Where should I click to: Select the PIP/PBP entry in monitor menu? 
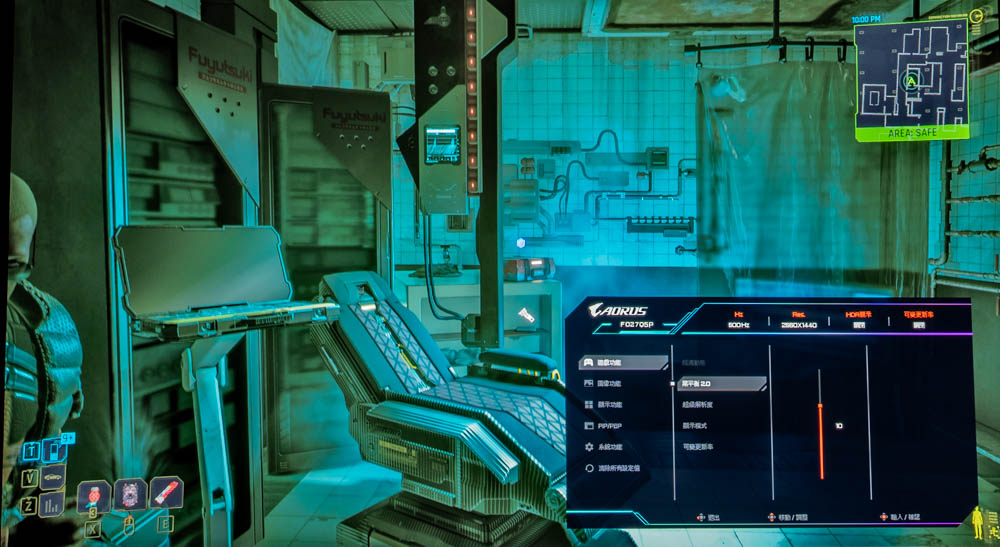[x=609, y=426]
